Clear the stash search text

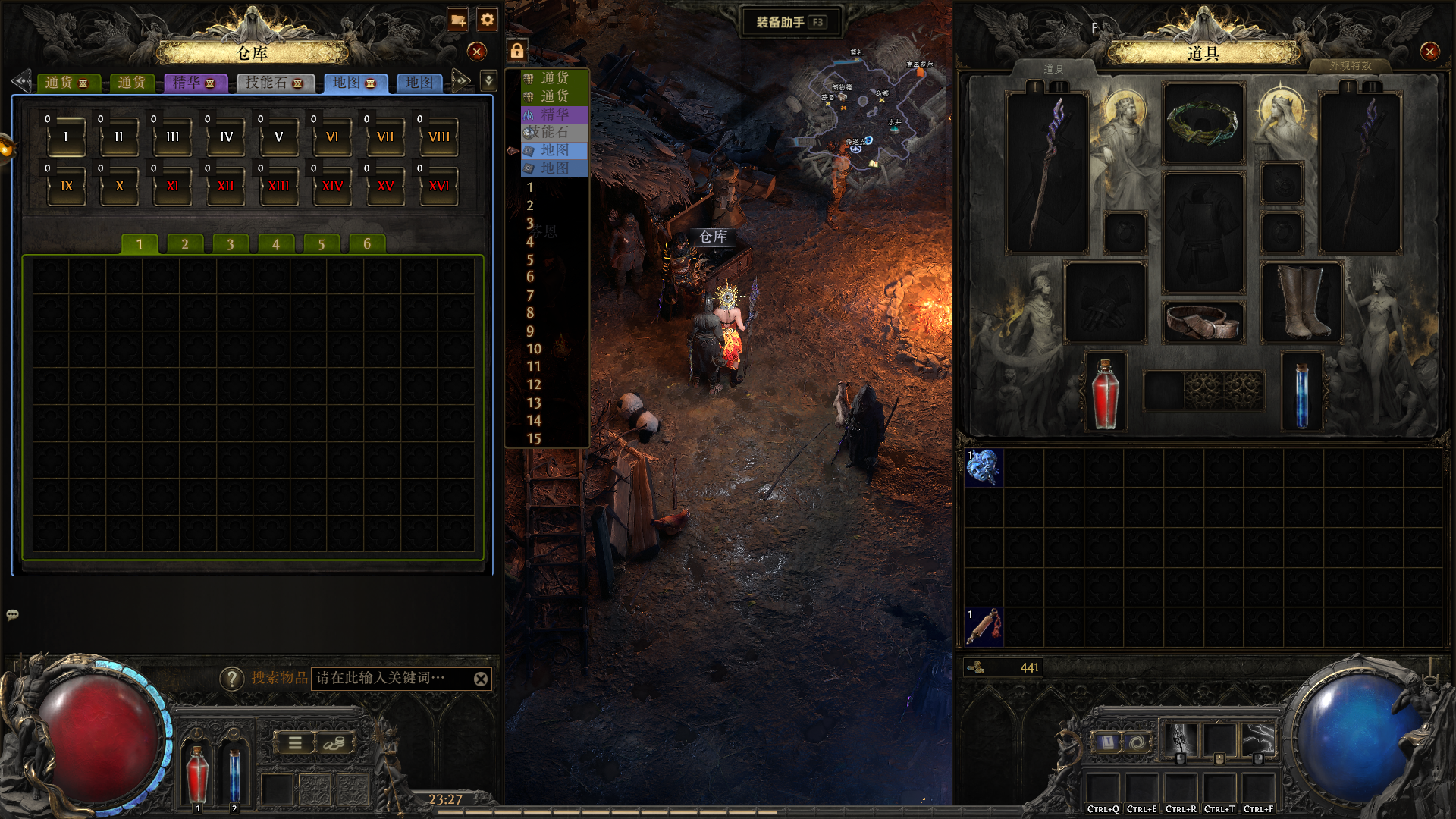pyautogui.click(x=481, y=679)
